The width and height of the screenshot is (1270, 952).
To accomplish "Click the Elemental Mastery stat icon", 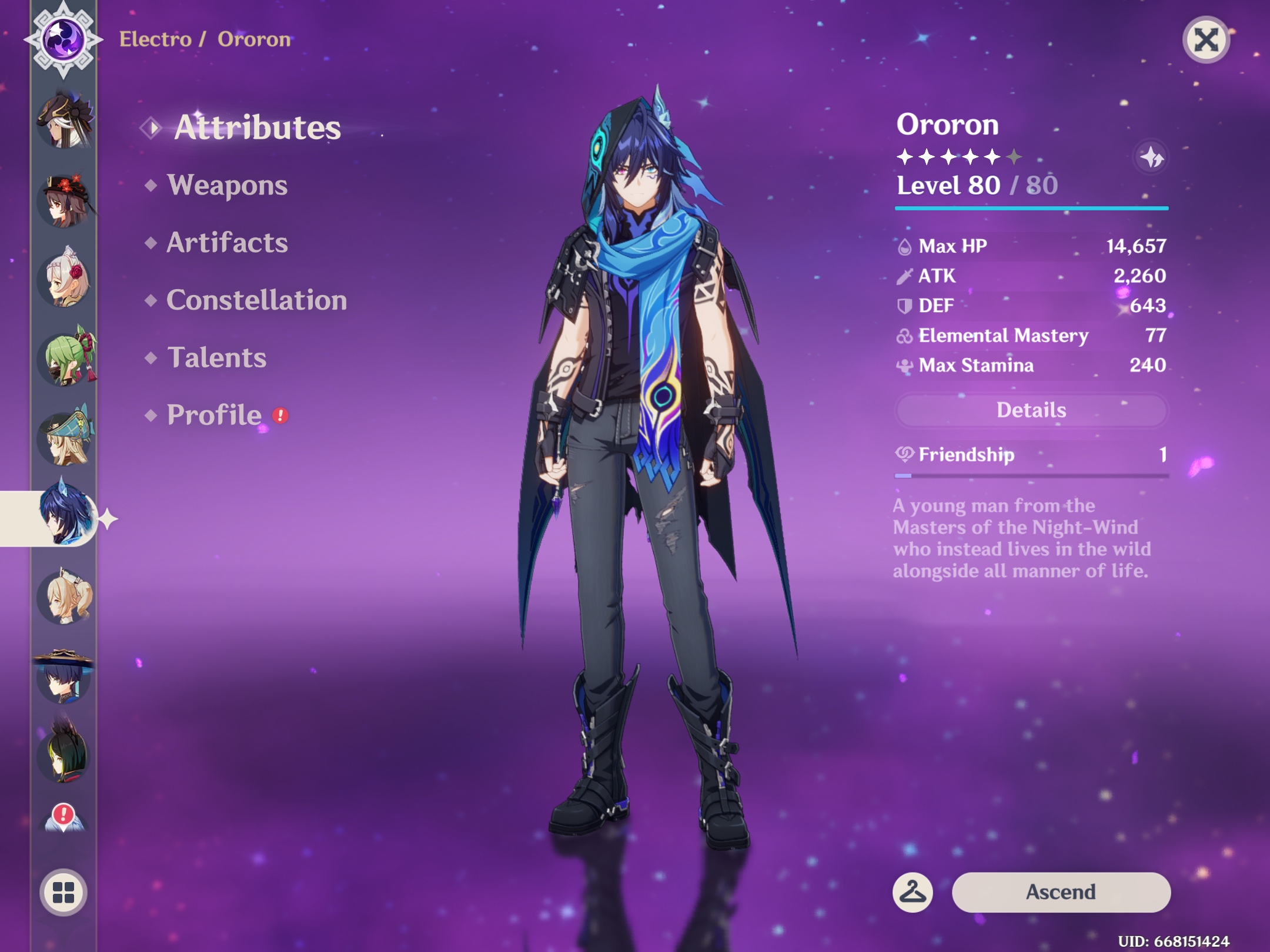I will 906,336.
